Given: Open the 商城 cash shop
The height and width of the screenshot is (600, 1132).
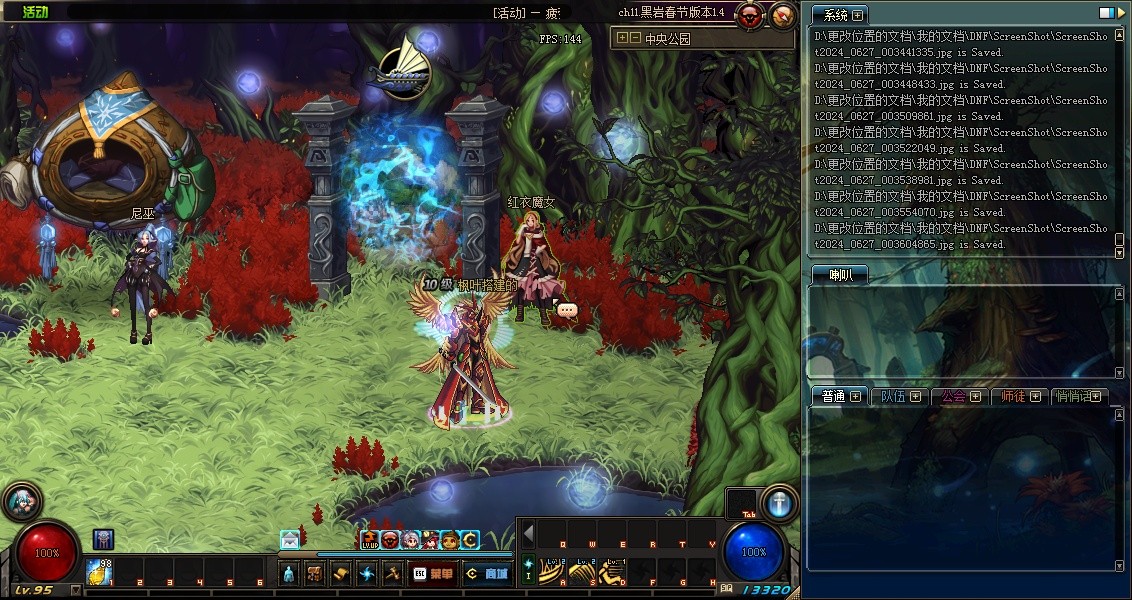Looking at the screenshot, I should click(x=487, y=573).
